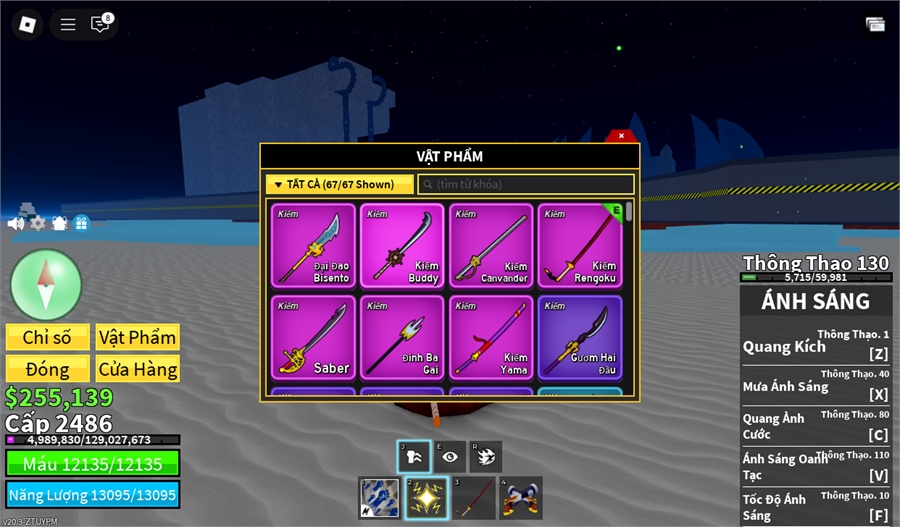Select the Đinh Ba Gai trident
The height and width of the screenshot is (527, 900).
pyautogui.click(x=402, y=337)
